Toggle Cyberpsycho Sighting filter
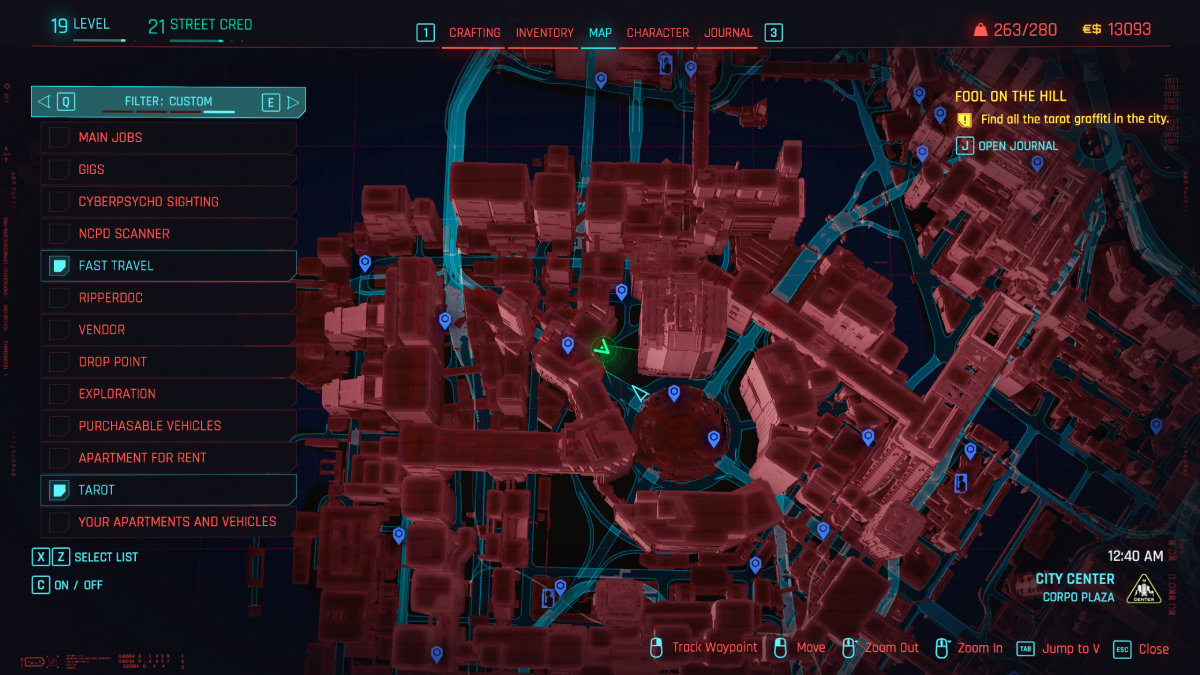This screenshot has height=675, width=1200. (x=168, y=201)
